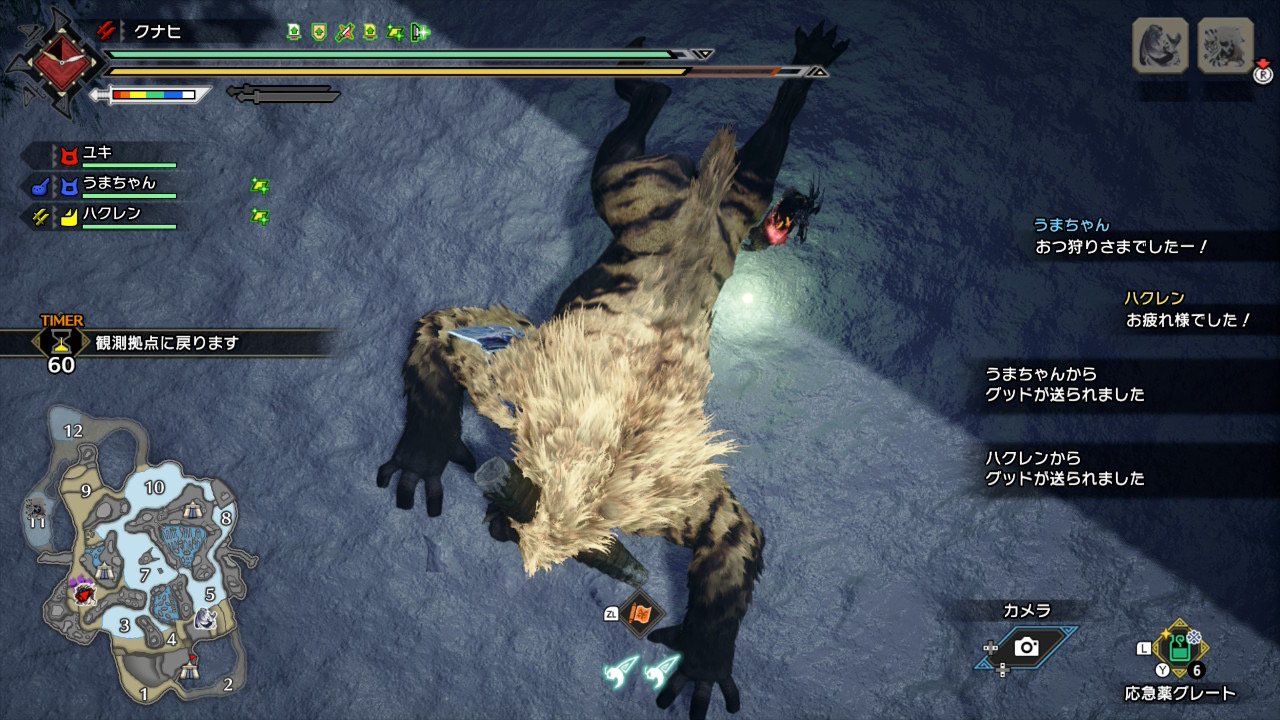Select the first monster target icon
1280x720 pixels.
pos(1160,45)
